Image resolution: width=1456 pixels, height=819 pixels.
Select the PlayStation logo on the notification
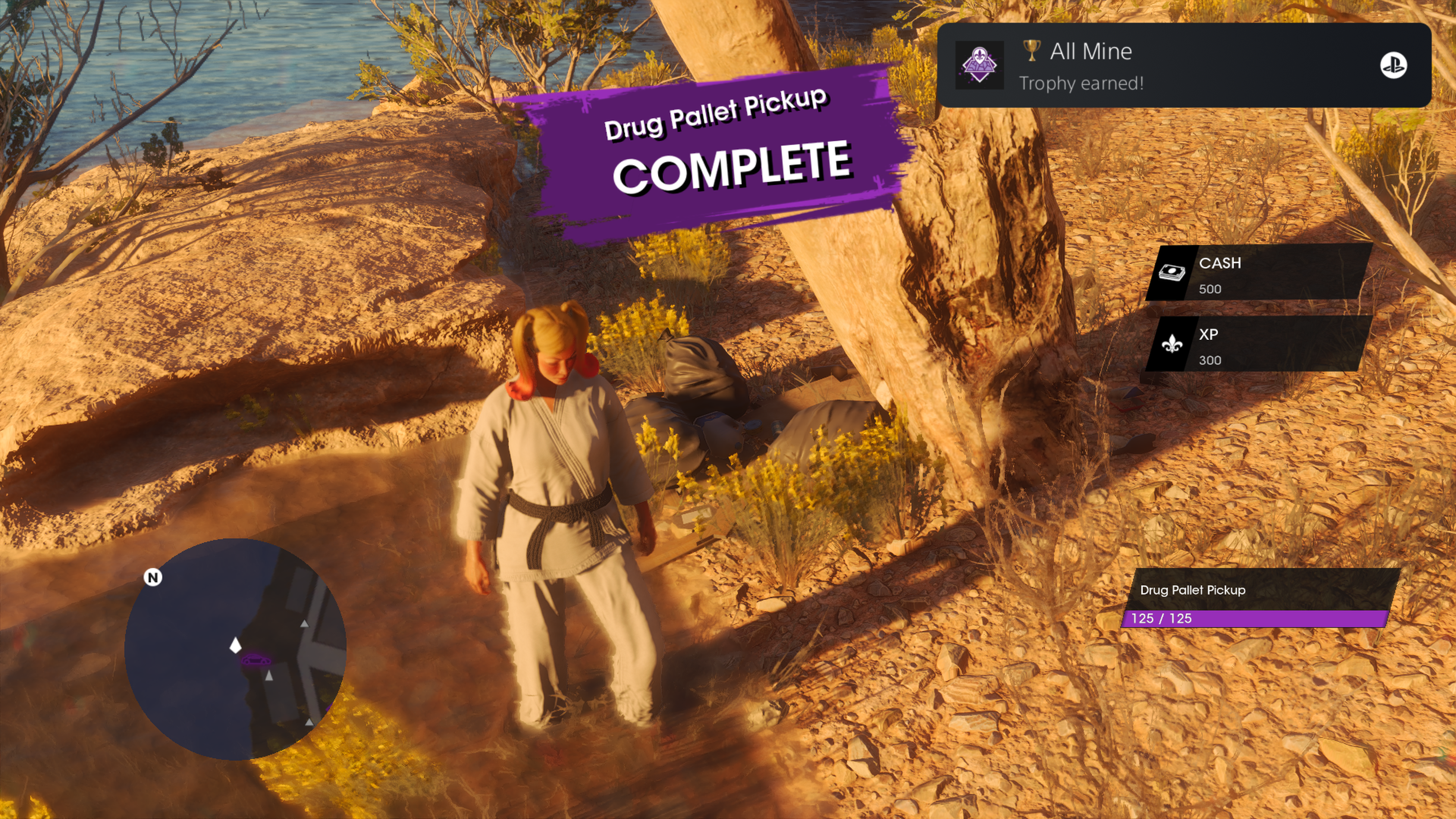pos(1393,66)
